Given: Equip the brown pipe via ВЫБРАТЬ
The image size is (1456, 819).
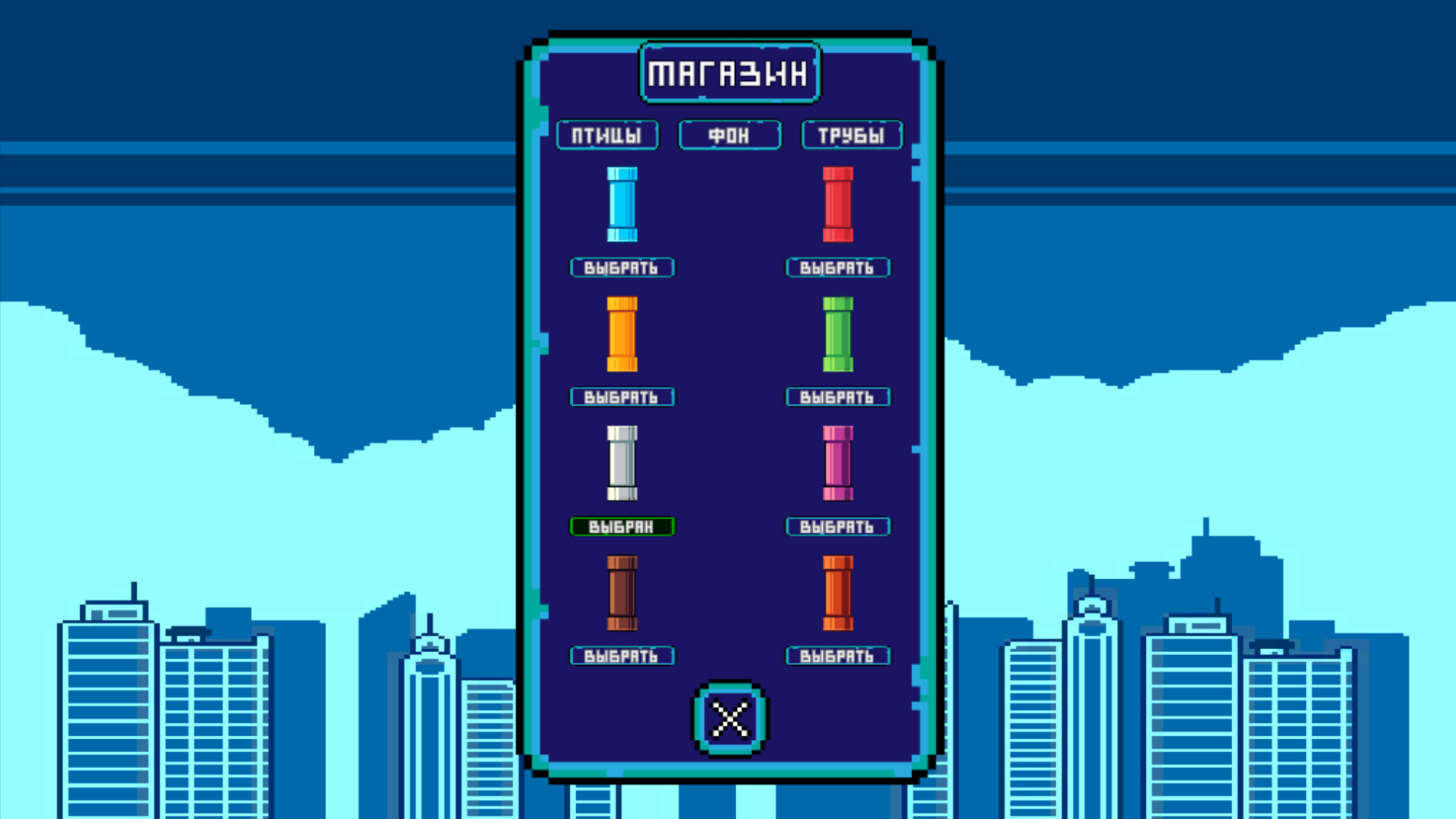Looking at the screenshot, I should (x=622, y=655).
